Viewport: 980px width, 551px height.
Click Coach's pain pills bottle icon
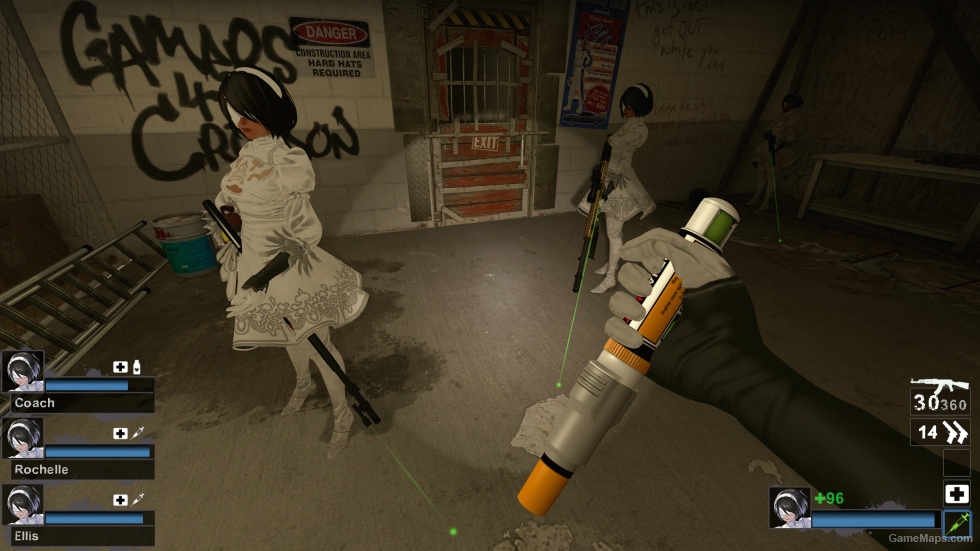(x=136, y=367)
